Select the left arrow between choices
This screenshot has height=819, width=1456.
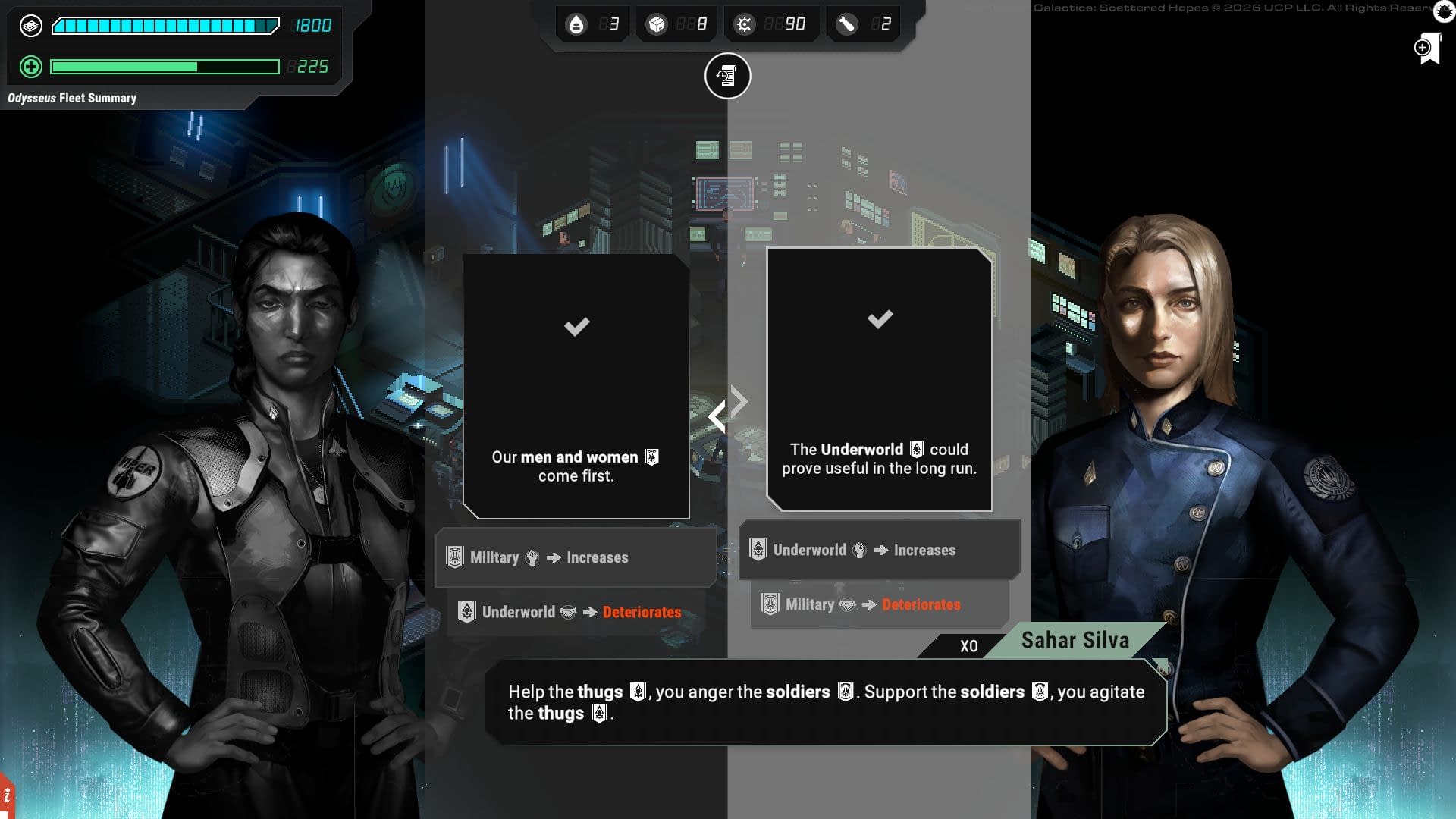pos(716,417)
